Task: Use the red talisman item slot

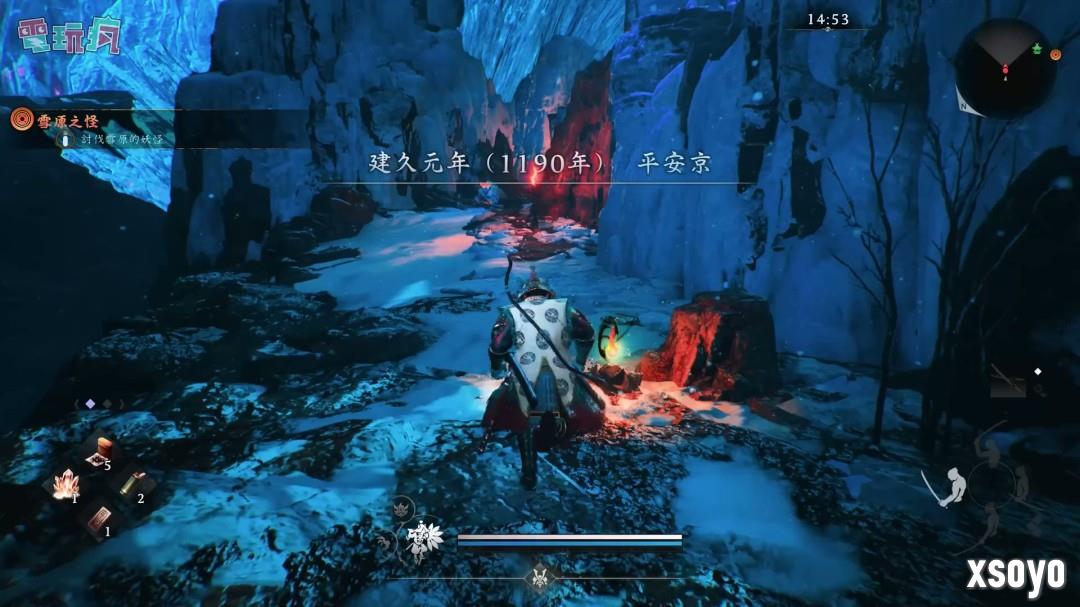Action: [97, 518]
